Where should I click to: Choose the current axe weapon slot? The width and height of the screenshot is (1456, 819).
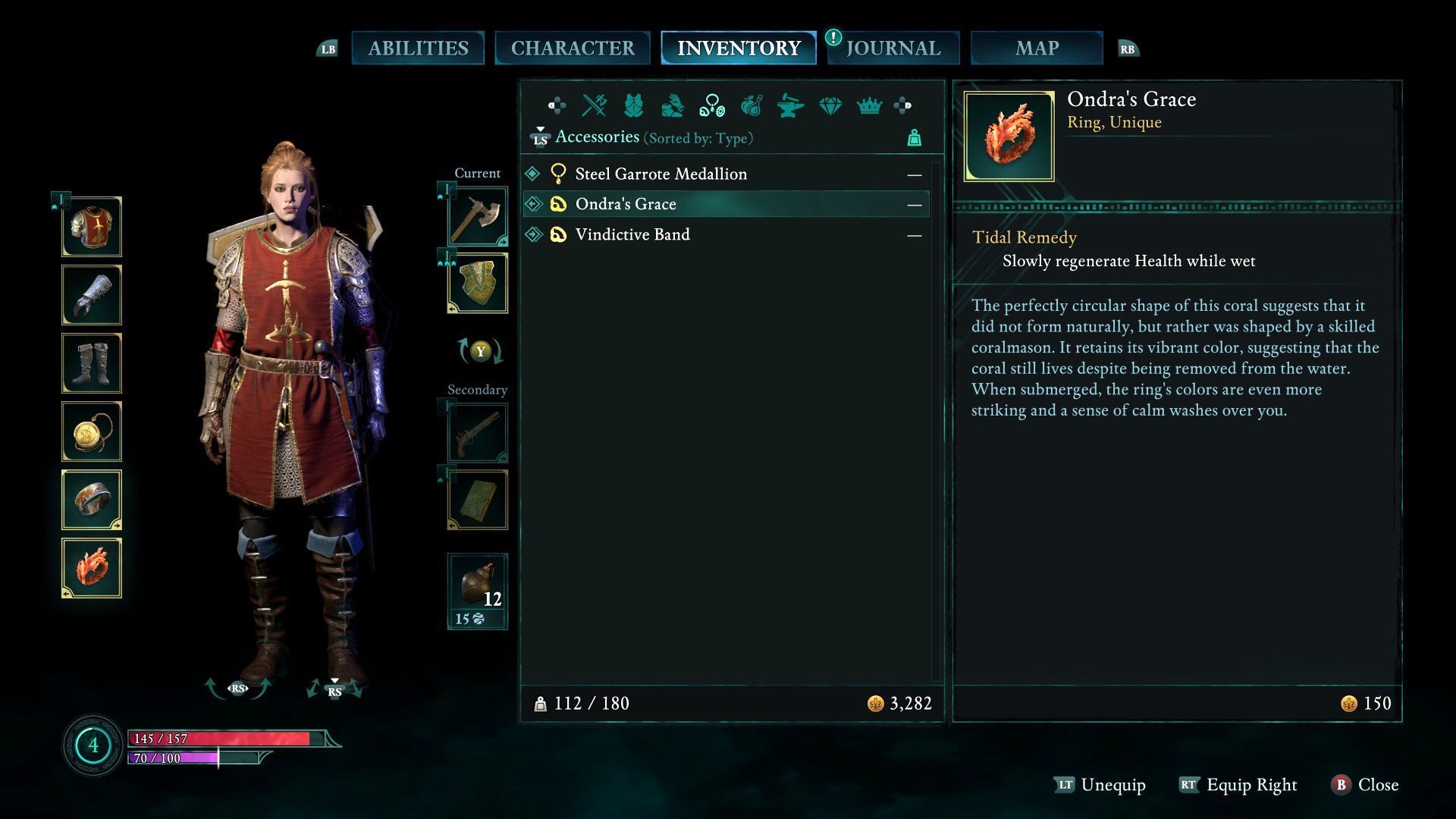point(478,216)
